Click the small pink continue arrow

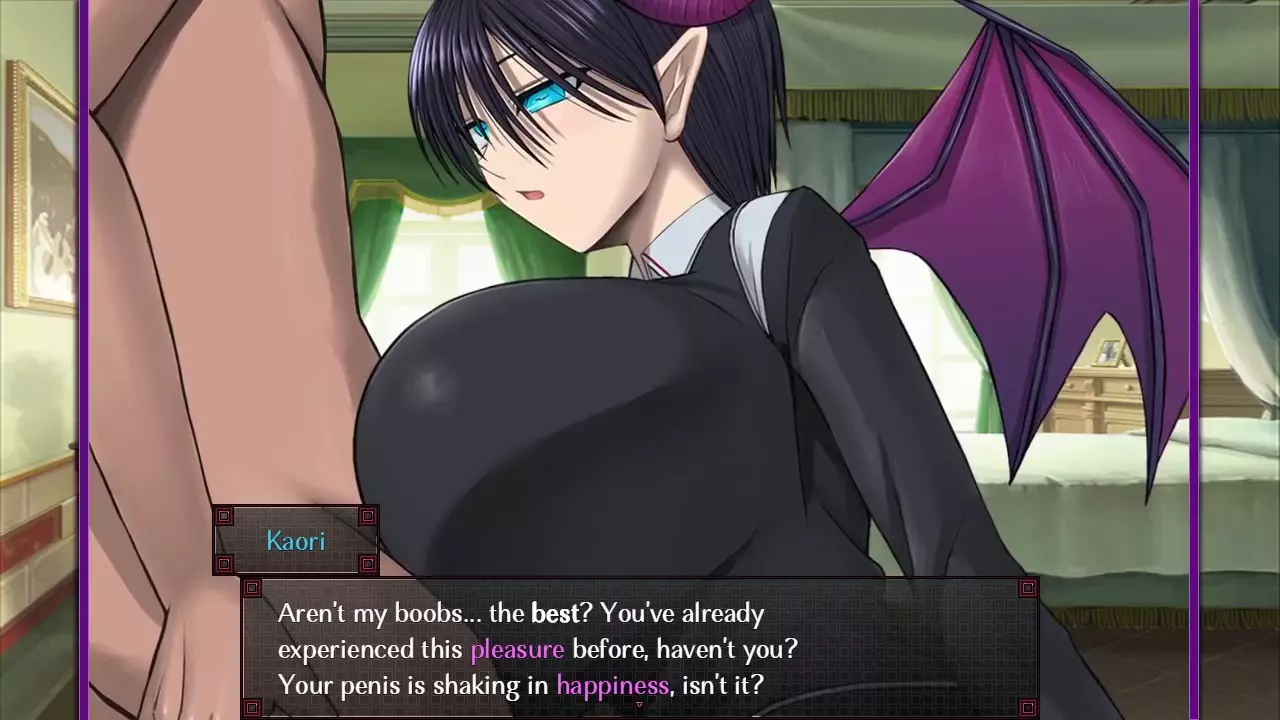(639, 704)
